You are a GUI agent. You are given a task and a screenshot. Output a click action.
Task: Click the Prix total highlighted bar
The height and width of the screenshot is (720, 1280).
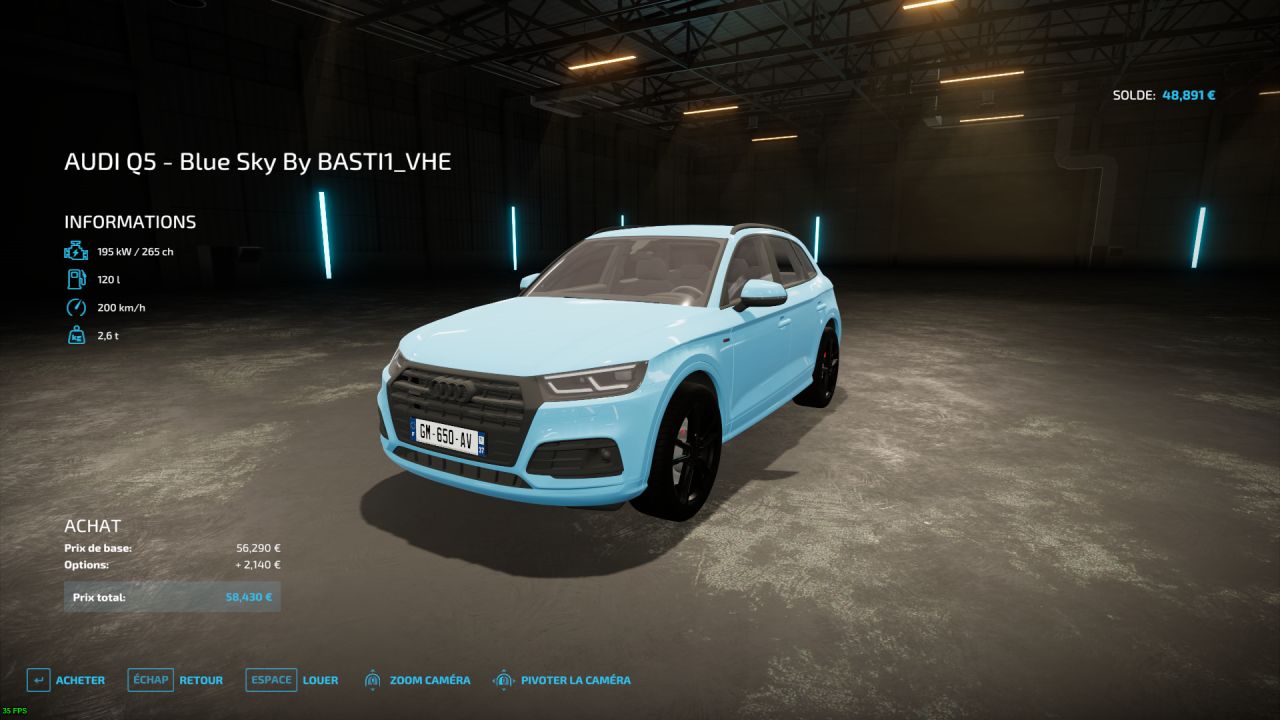(x=172, y=596)
